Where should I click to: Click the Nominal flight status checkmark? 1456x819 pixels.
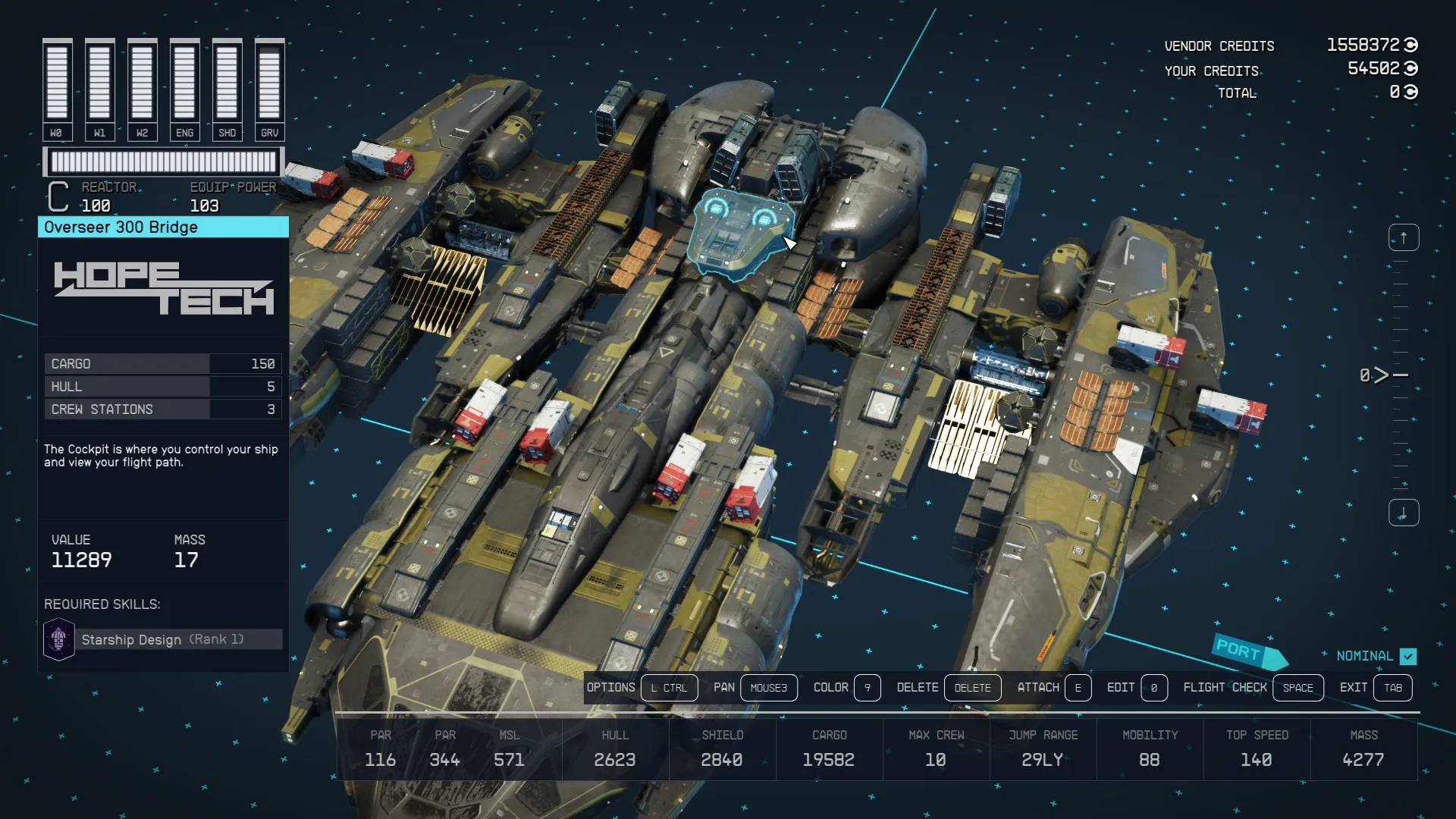(x=1408, y=656)
